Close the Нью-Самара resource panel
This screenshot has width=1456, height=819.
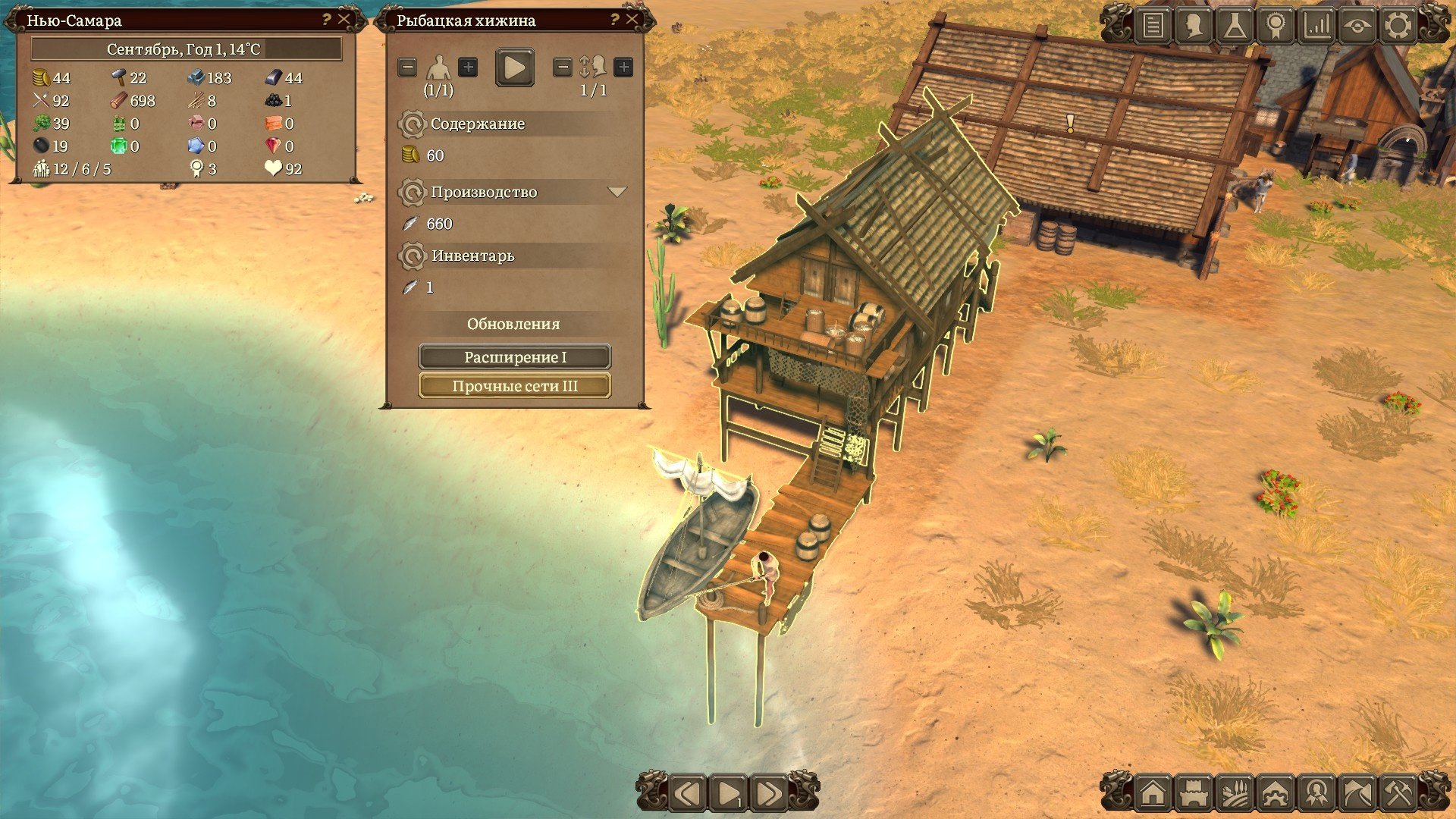pos(344,20)
